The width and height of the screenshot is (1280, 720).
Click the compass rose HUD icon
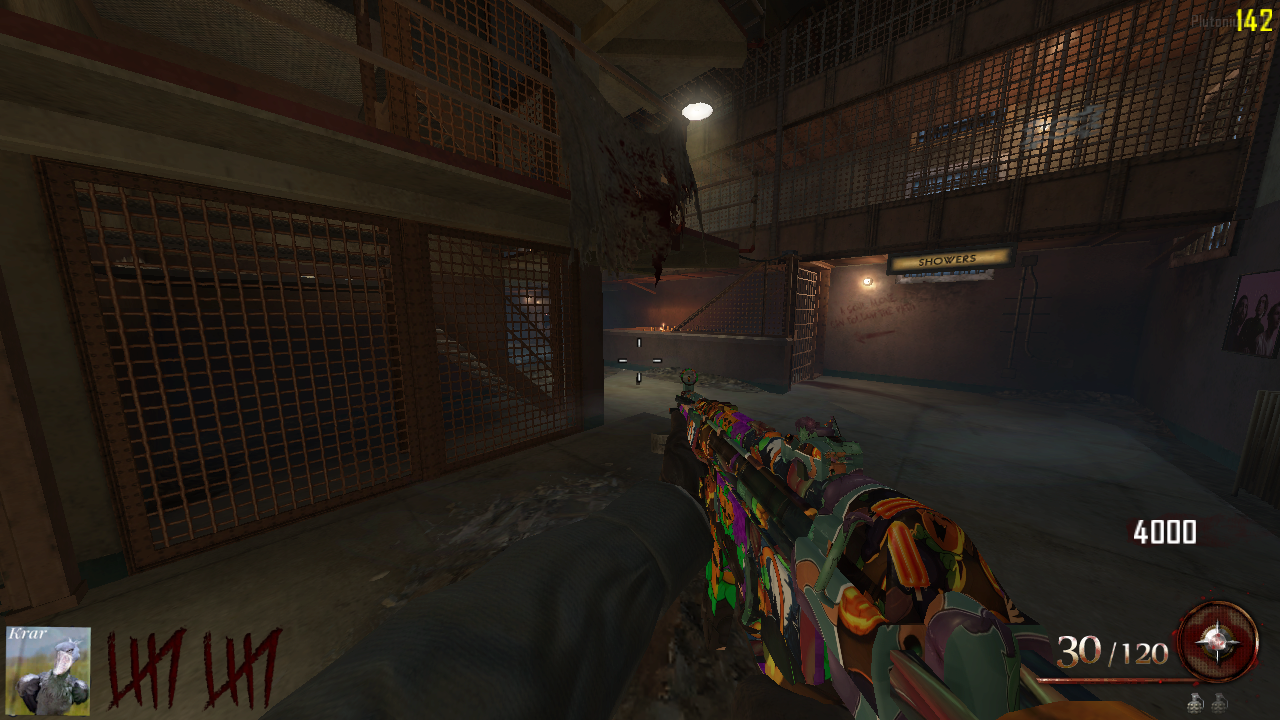coord(1217,642)
